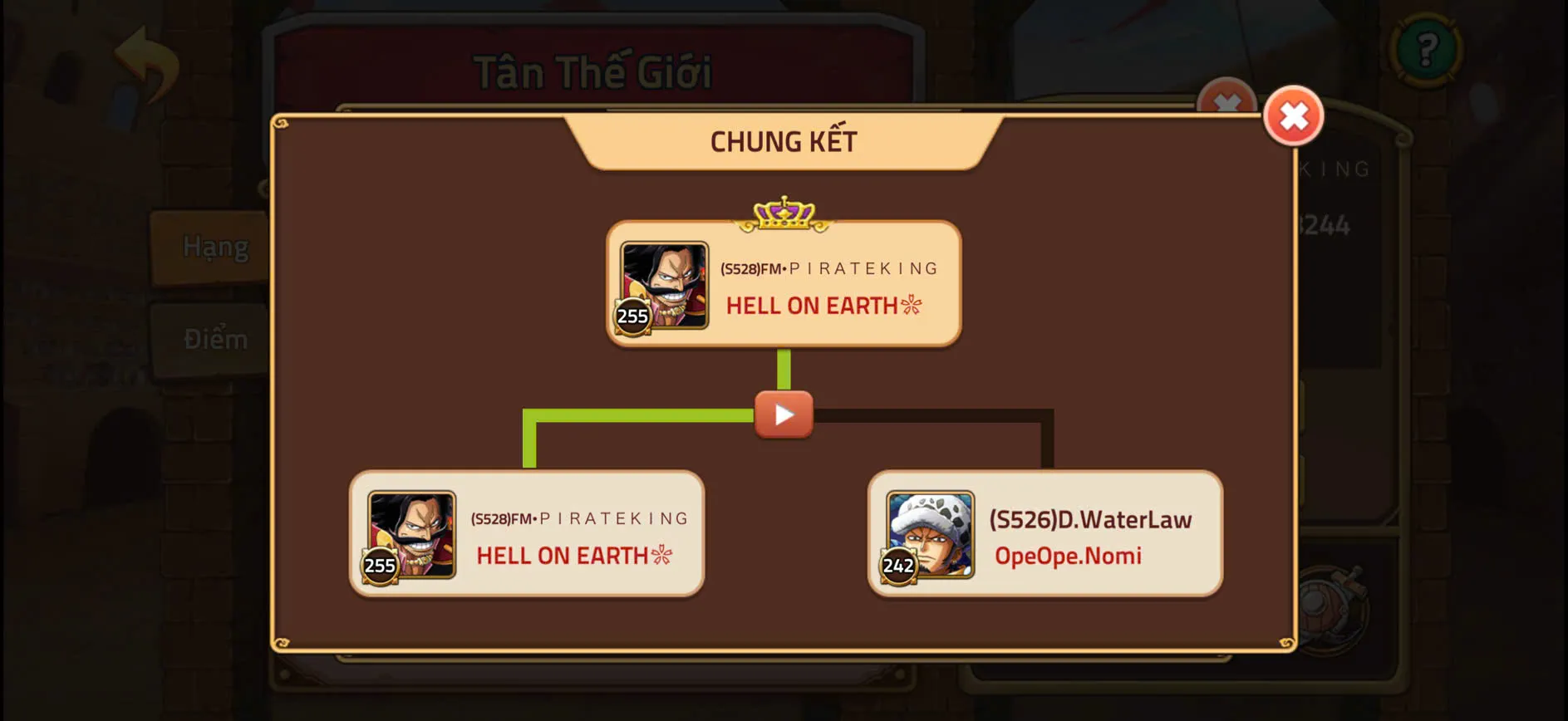Click the champion's level 255 badge
The image size is (1568, 721).
click(x=633, y=316)
